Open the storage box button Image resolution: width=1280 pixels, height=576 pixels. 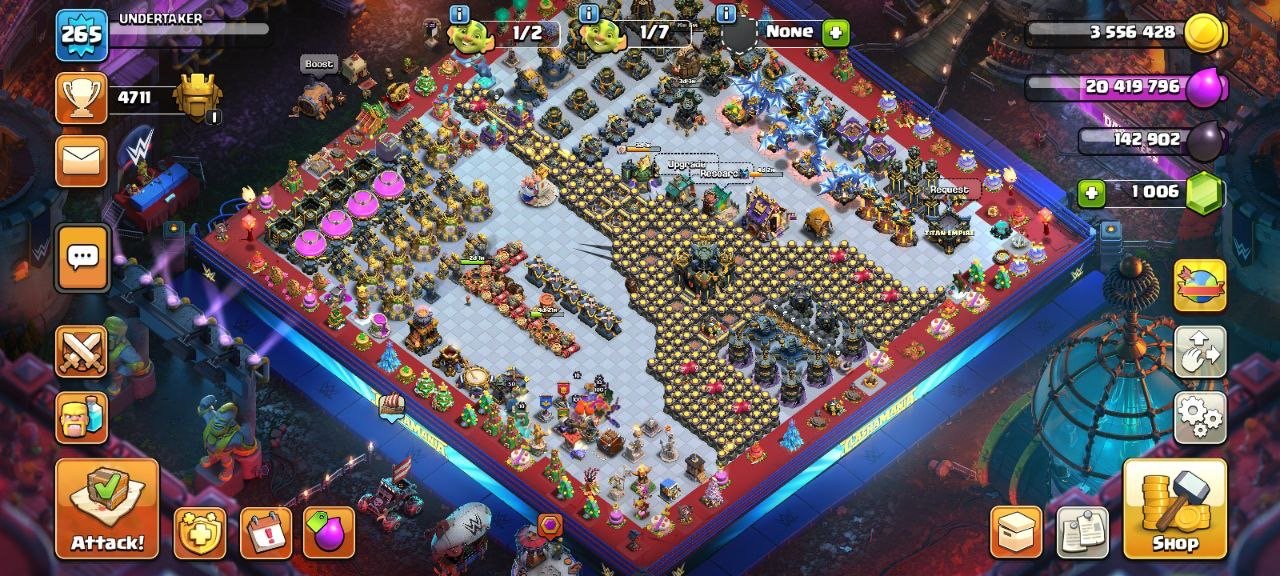point(1016,532)
